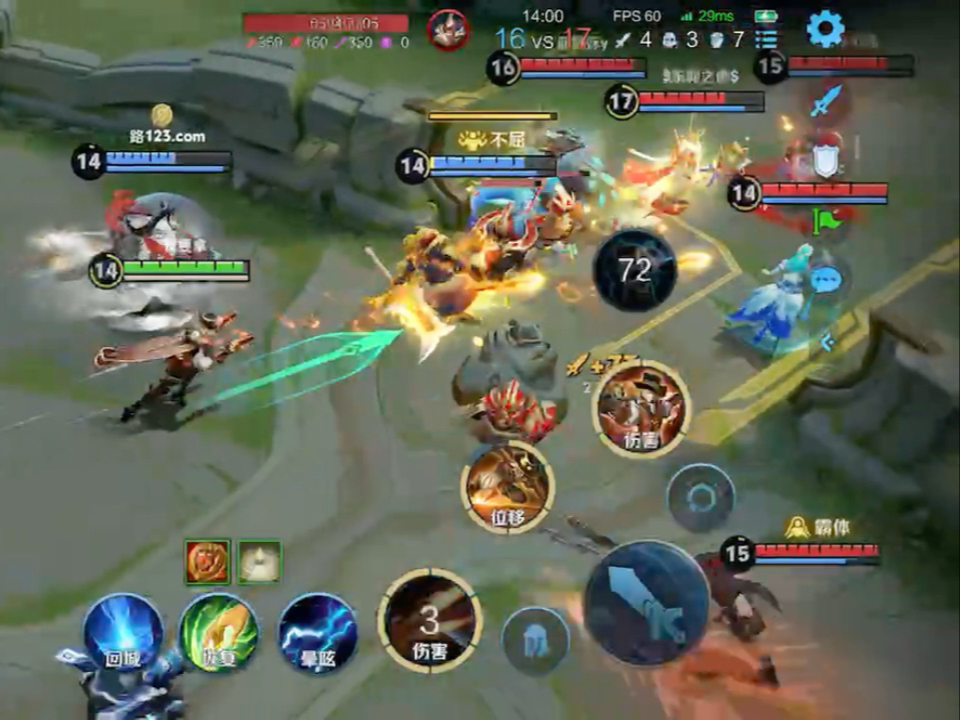Open the scoreboard list icon
The image size is (960, 721).
(x=766, y=40)
